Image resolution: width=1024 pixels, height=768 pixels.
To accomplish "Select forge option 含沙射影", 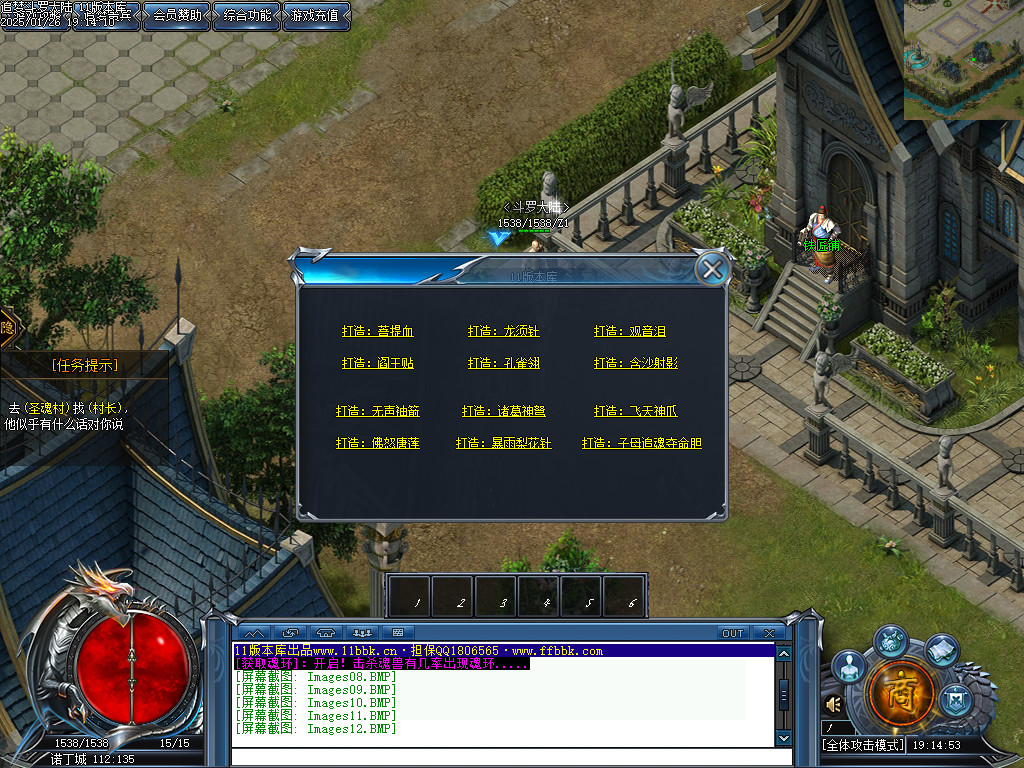I will [635, 363].
